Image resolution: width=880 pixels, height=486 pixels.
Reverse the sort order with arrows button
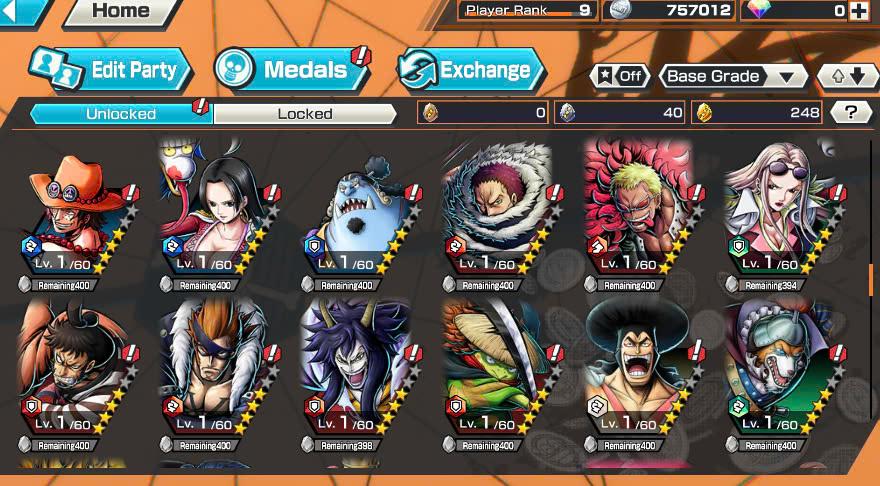coord(847,76)
